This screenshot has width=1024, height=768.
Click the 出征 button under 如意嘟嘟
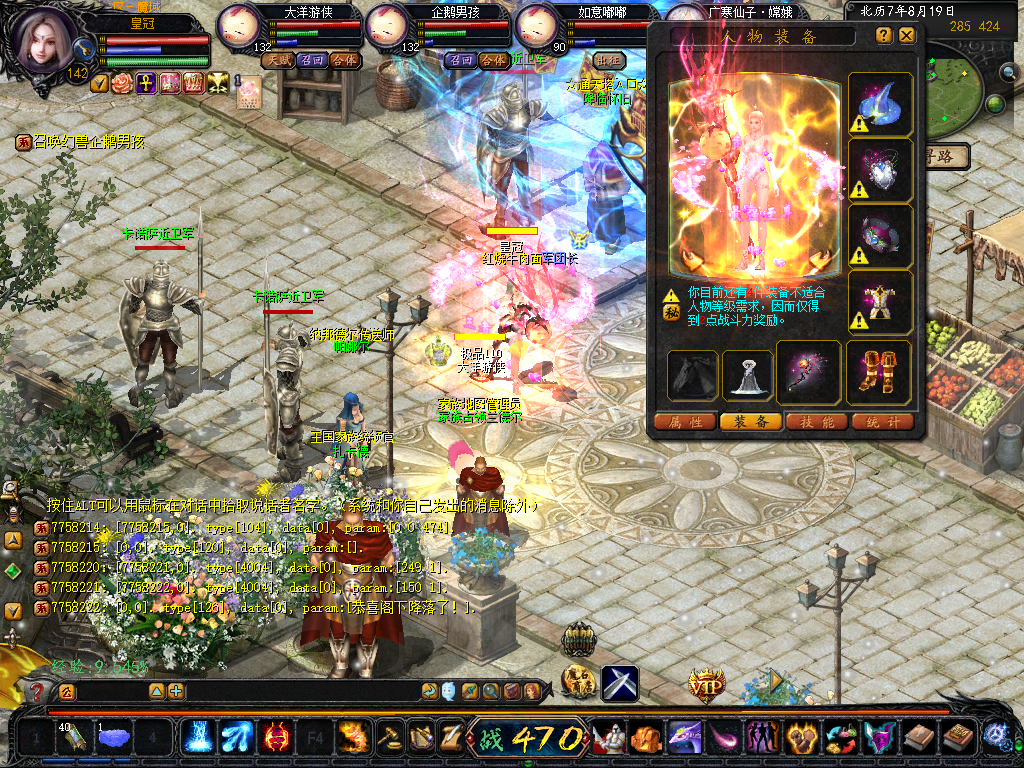[606, 60]
